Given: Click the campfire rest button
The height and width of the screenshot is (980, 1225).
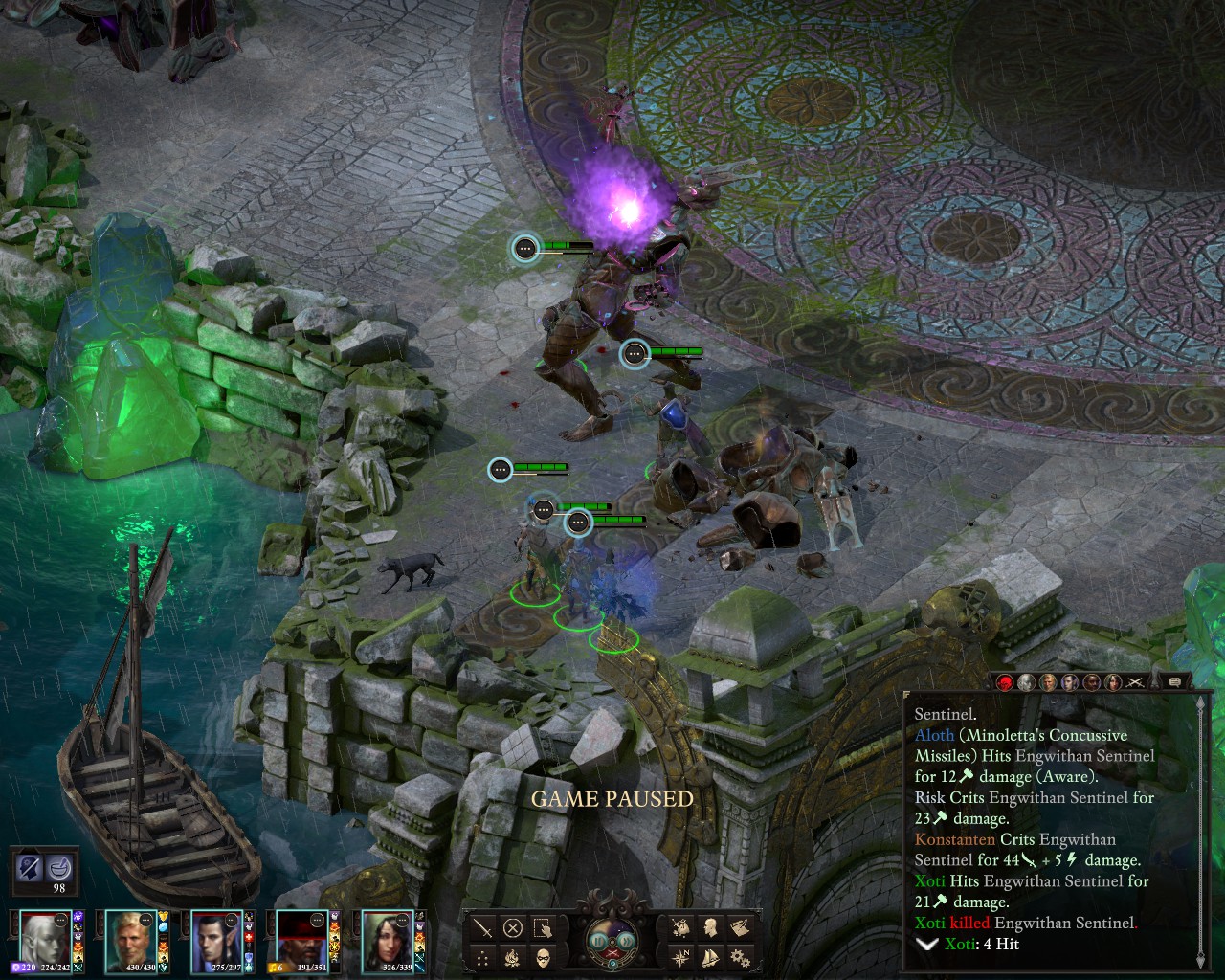Looking at the screenshot, I should click(x=513, y=957).
